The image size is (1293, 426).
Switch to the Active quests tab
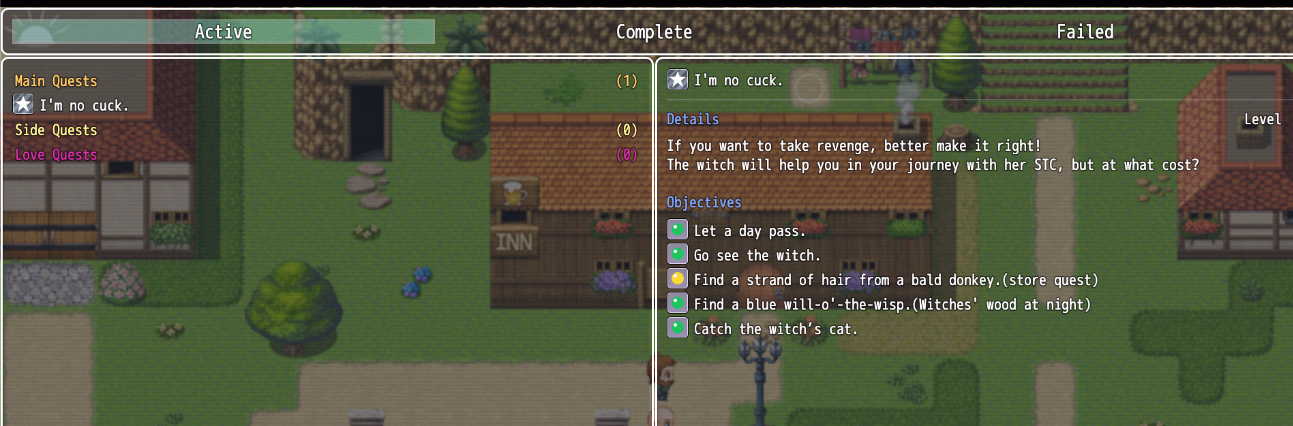click(x=223, y=32)
